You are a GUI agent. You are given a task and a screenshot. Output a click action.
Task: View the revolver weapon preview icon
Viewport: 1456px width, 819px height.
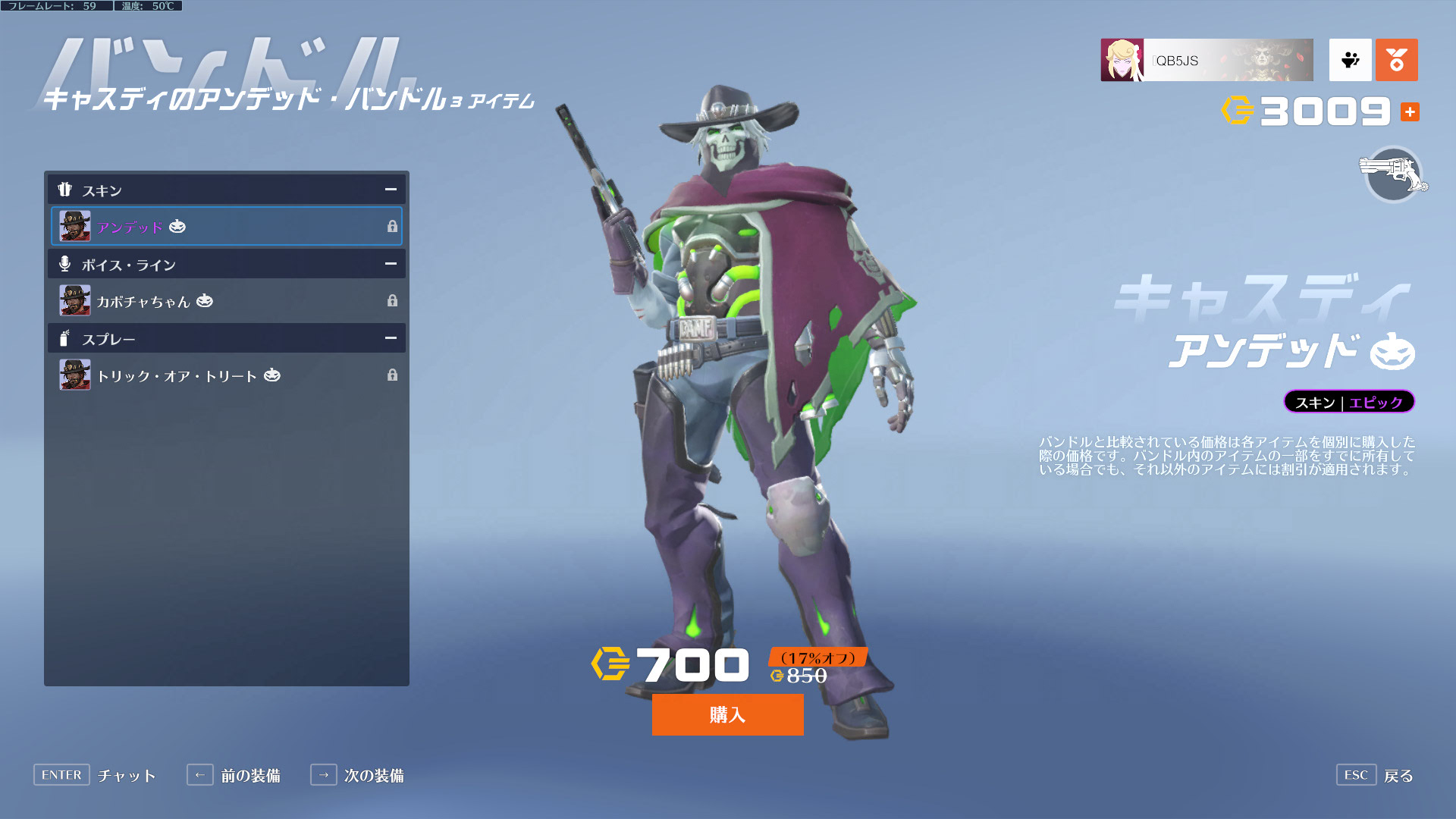tap(1393, 174)
